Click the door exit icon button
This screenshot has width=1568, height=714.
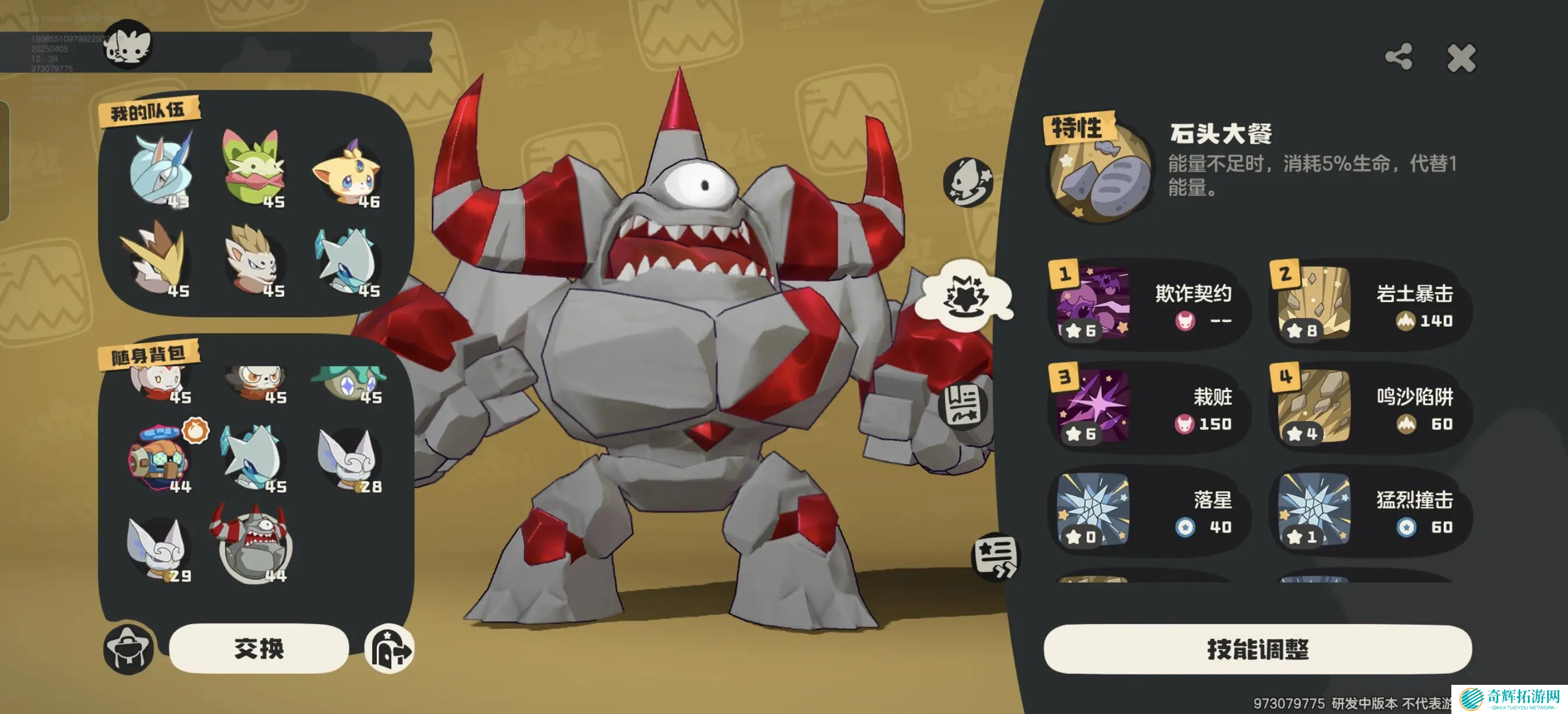[390, 649]
